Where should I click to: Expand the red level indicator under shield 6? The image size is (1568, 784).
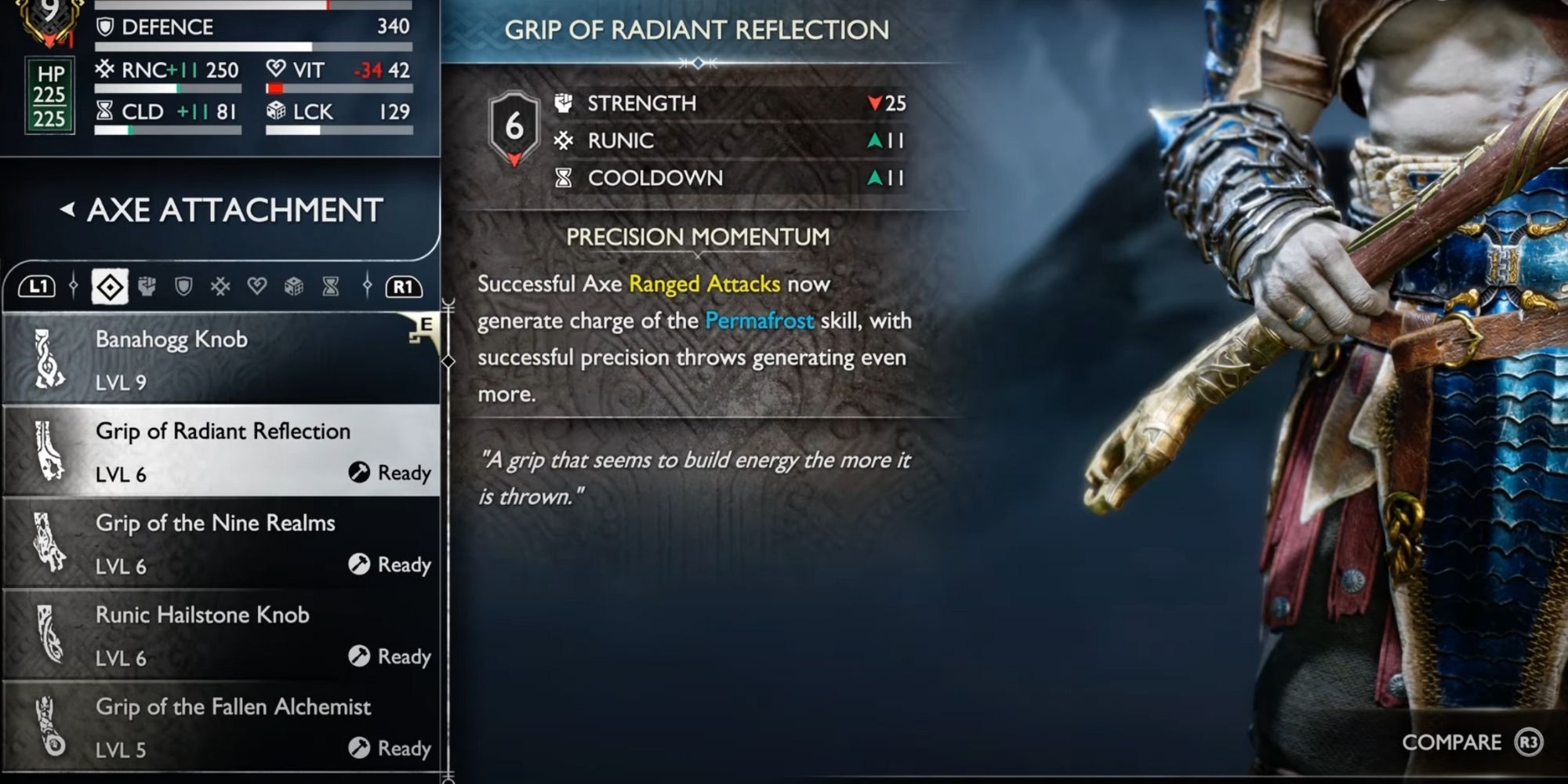pos(514,159)
